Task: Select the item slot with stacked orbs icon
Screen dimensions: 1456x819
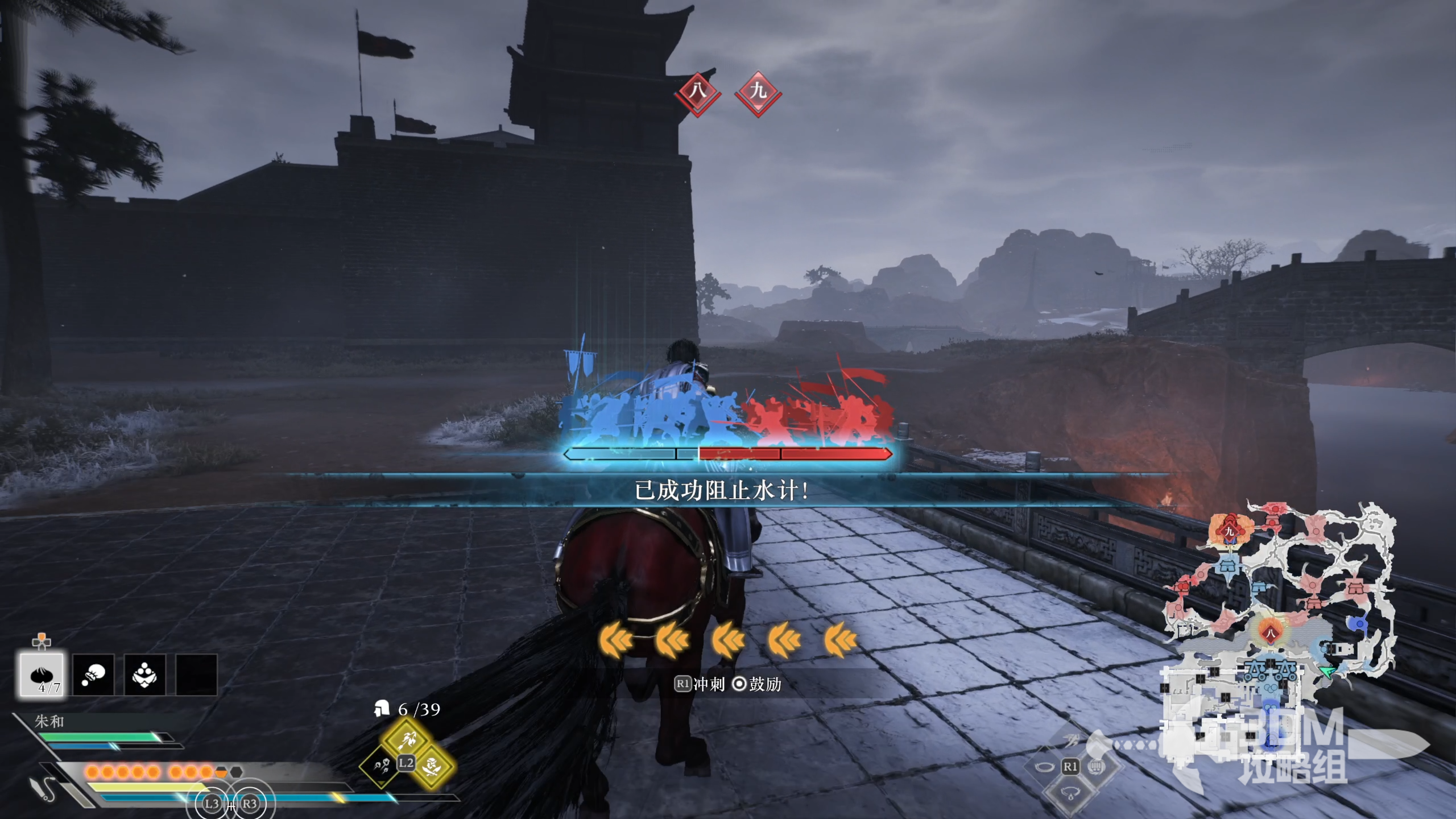Action: [144, 675]
